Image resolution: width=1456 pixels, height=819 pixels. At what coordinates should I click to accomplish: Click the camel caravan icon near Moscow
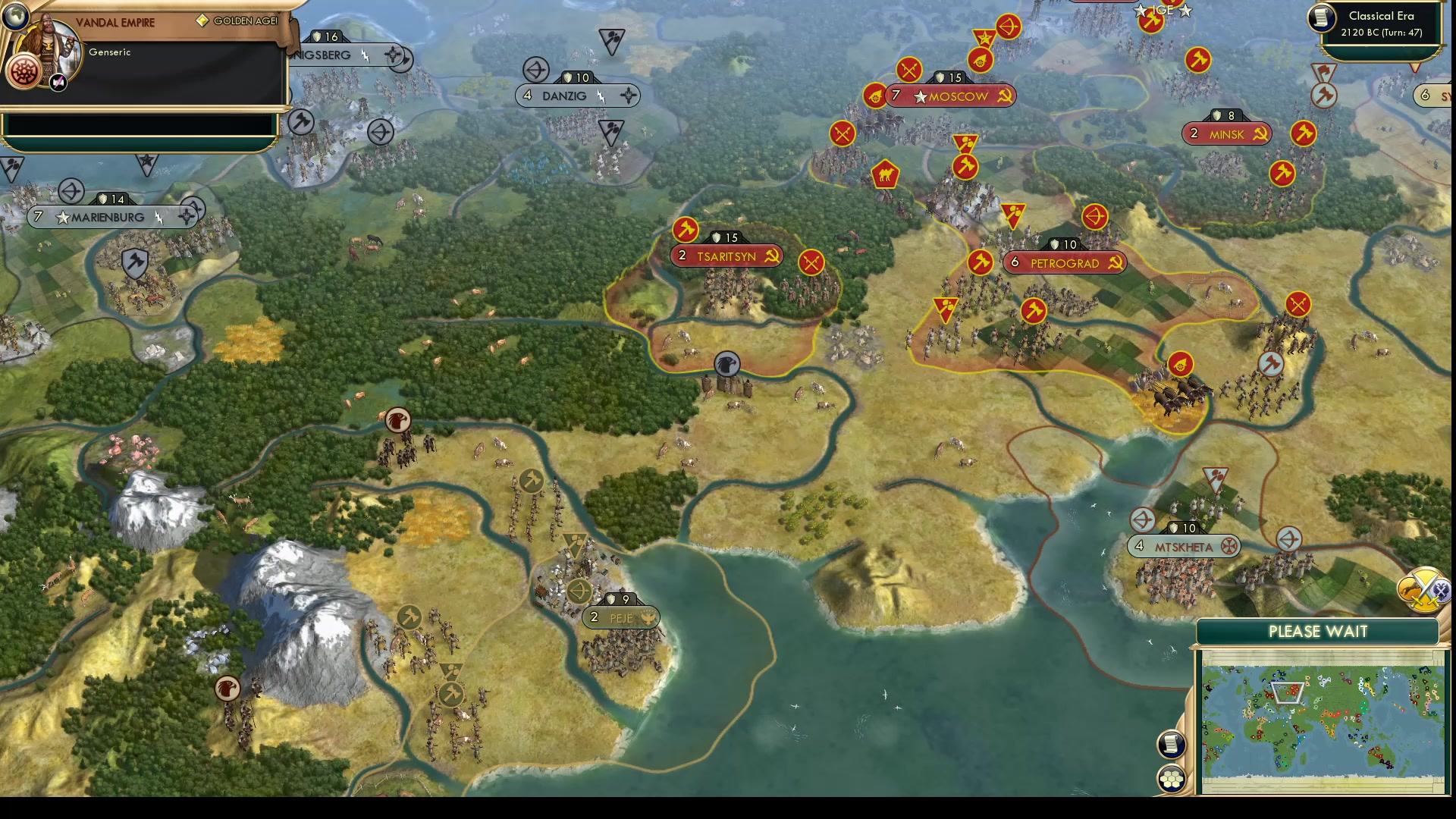point(885,174)
